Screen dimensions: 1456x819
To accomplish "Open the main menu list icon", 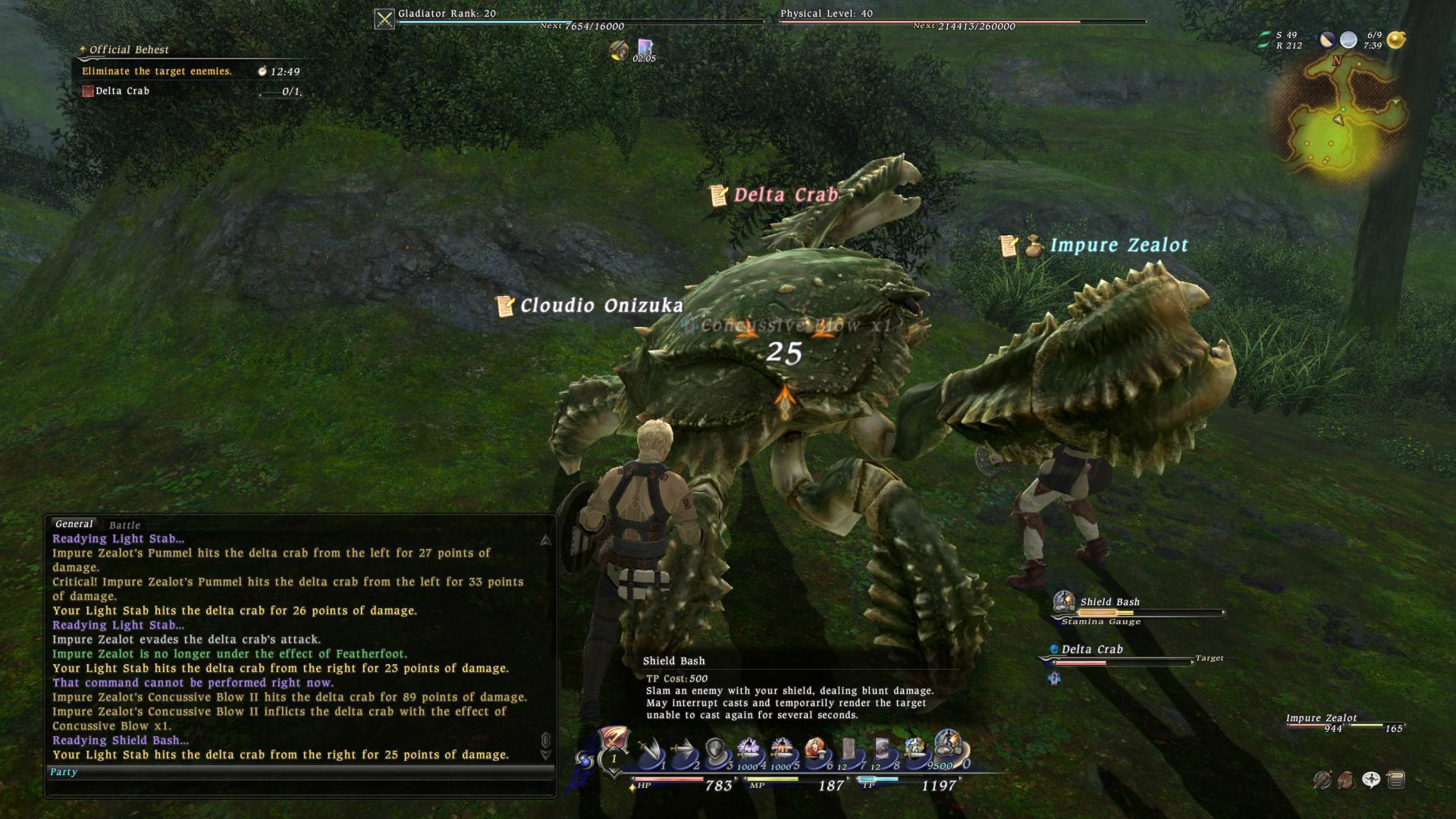I will 1396,779.
